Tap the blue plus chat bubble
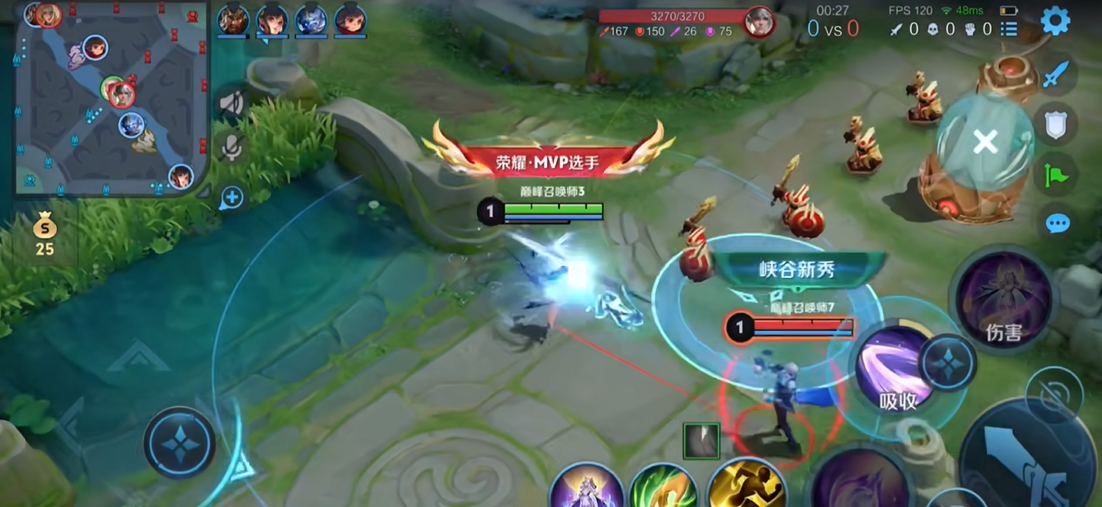Viewport: 1102px width, 507px height. pos(231,197)
